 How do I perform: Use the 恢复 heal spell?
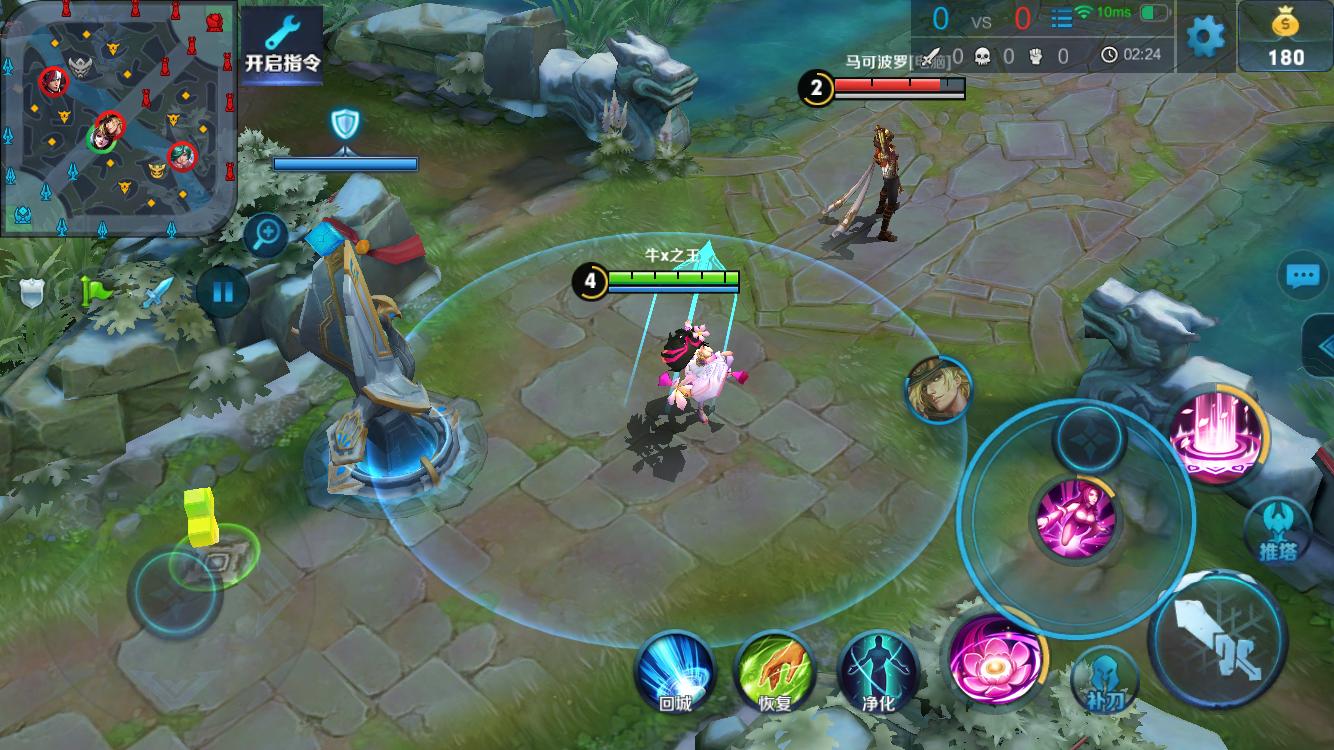[x=774, y=672]
